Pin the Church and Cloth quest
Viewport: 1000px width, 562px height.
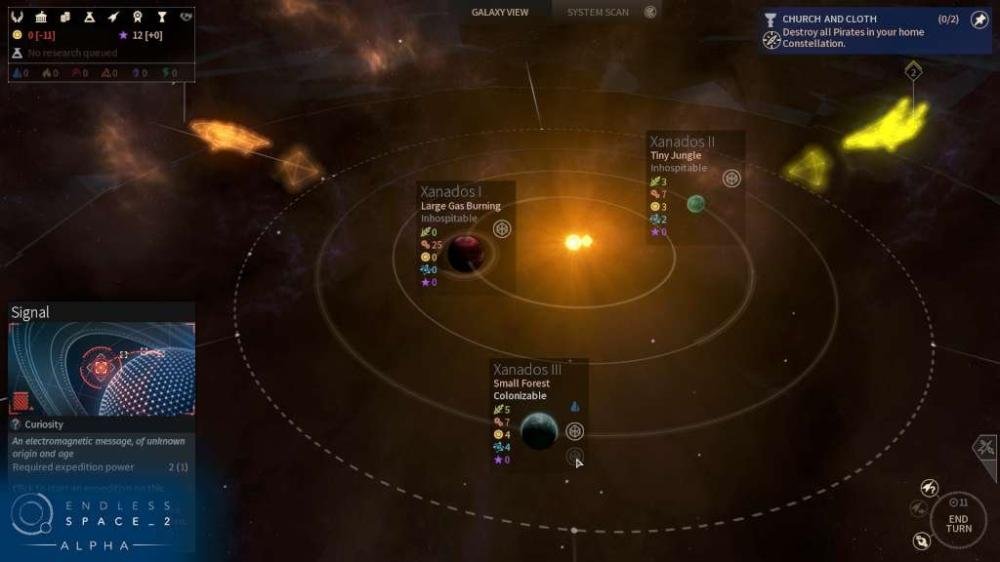(x=979, y=19)
